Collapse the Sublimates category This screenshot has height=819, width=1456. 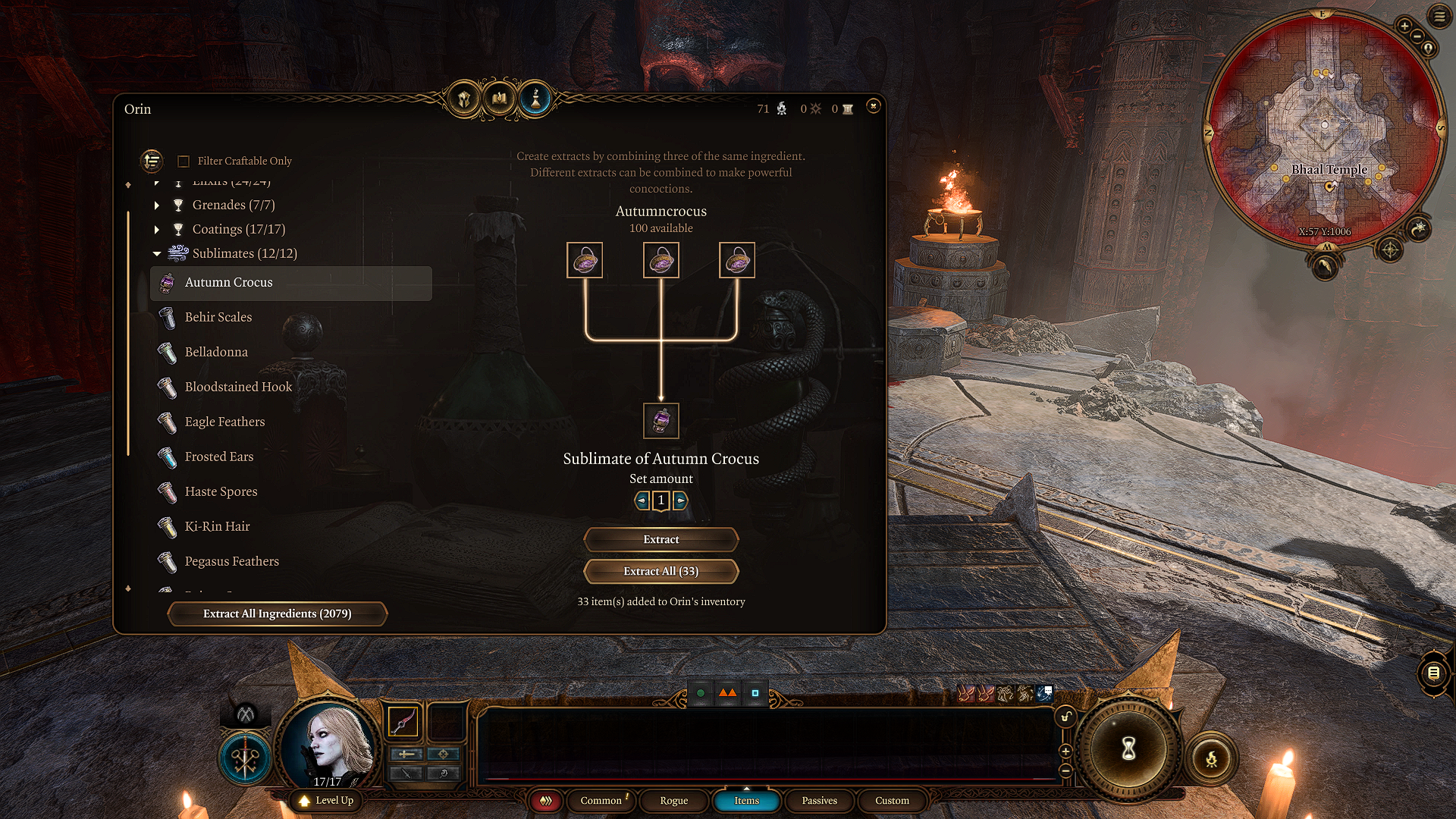point(157,254)
